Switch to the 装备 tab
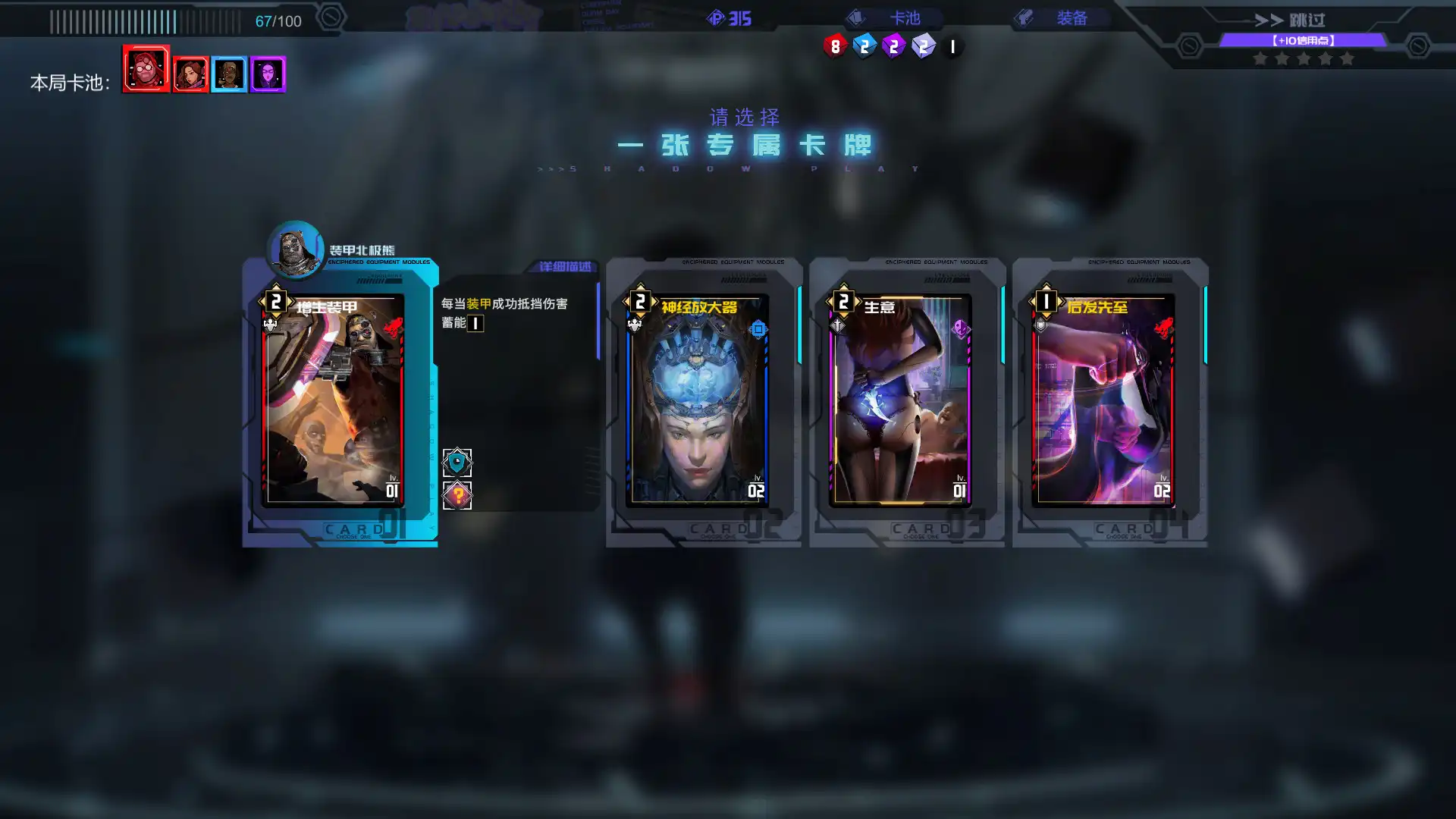This screenshot has width=1456, height=819. click(1072, 18)
